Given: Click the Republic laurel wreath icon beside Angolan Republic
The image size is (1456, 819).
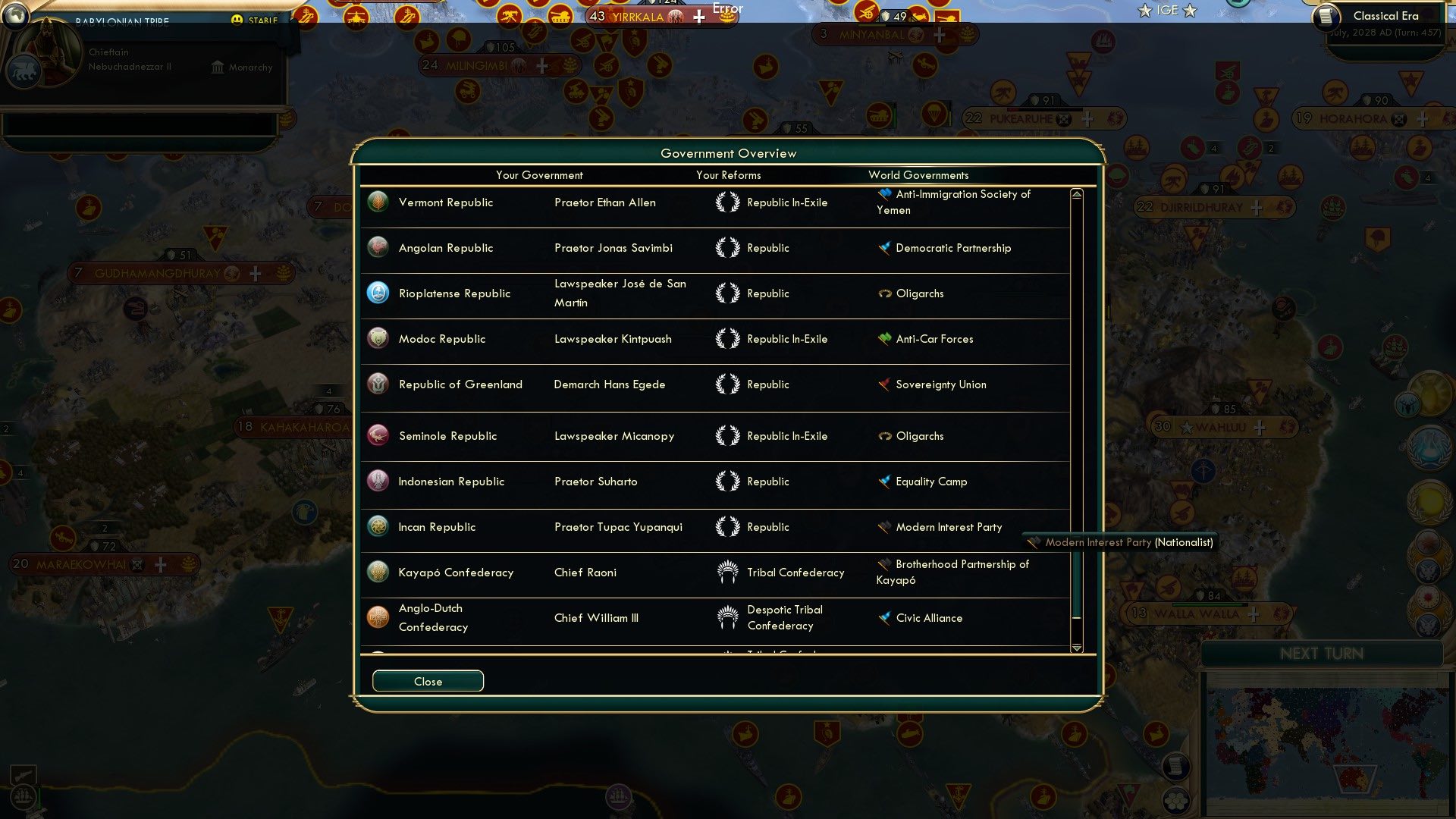Looking at the screenshot, I should pyautogui.click(x=728, y=248).
